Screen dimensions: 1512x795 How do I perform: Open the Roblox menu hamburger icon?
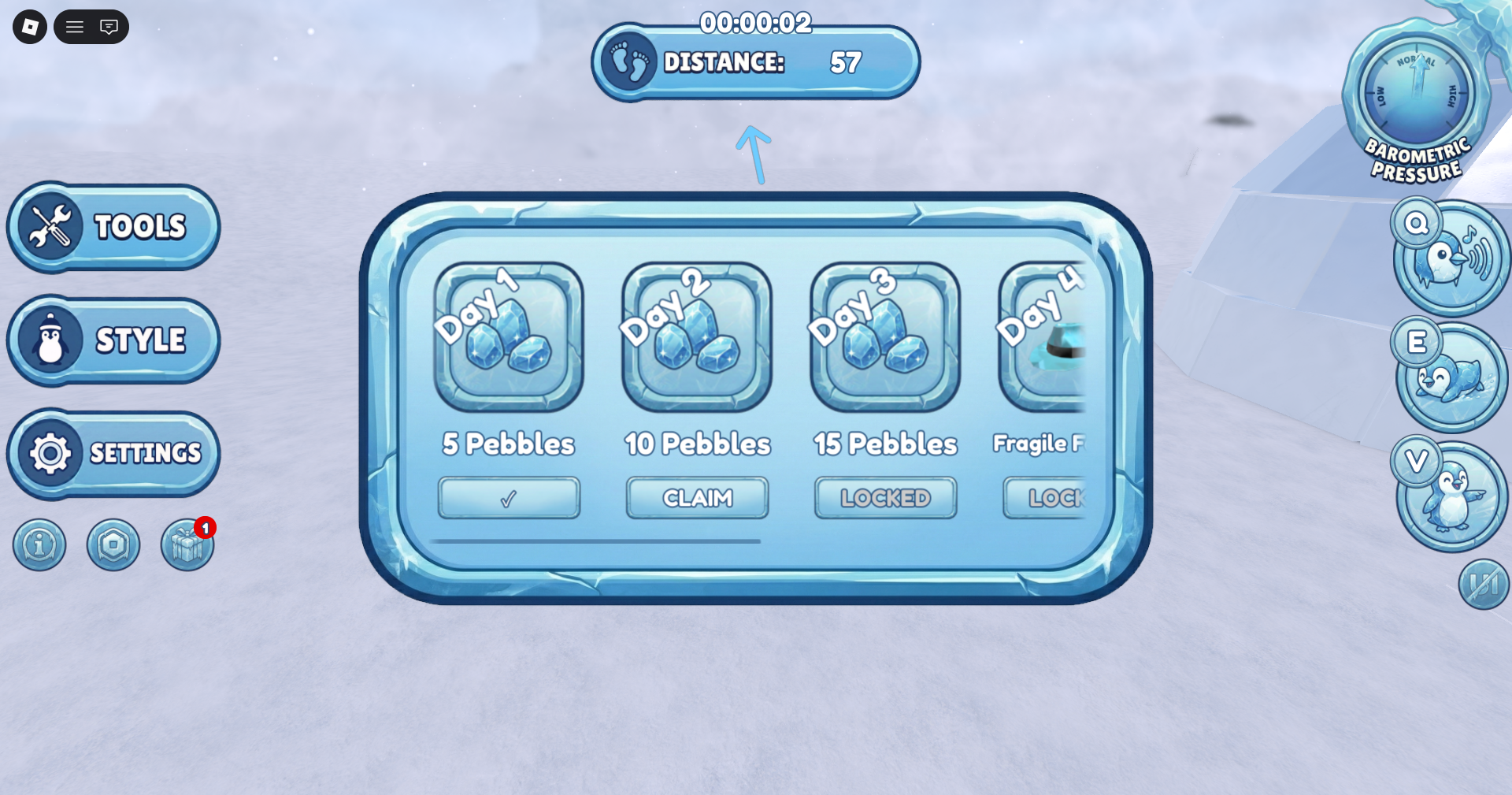(x=74, y=26)
